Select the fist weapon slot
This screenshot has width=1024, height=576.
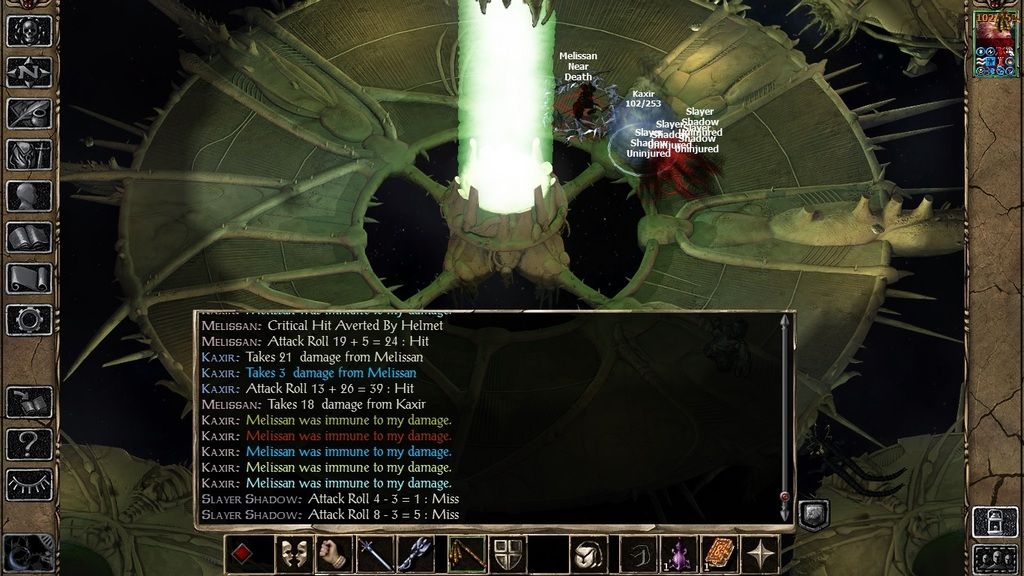(335, 554)
